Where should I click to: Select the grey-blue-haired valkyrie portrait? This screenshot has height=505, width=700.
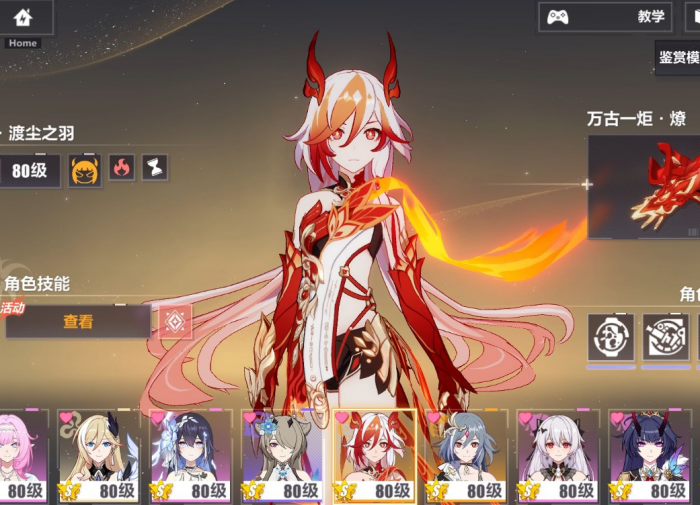point(466,455)
